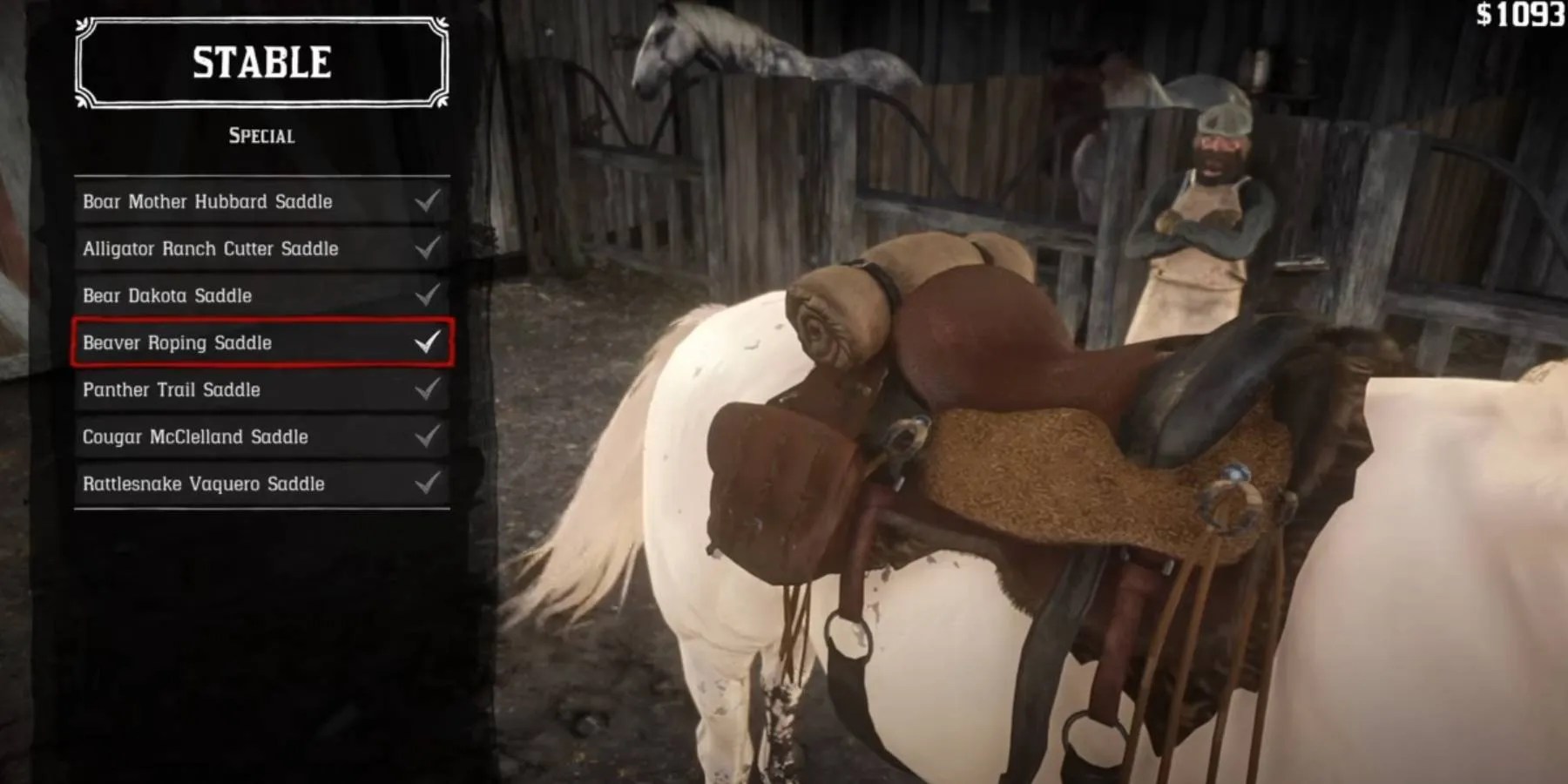Click the Cougar McClelland Saddle entry
The image size is (1568, 784).
click(x=197, y=437)
